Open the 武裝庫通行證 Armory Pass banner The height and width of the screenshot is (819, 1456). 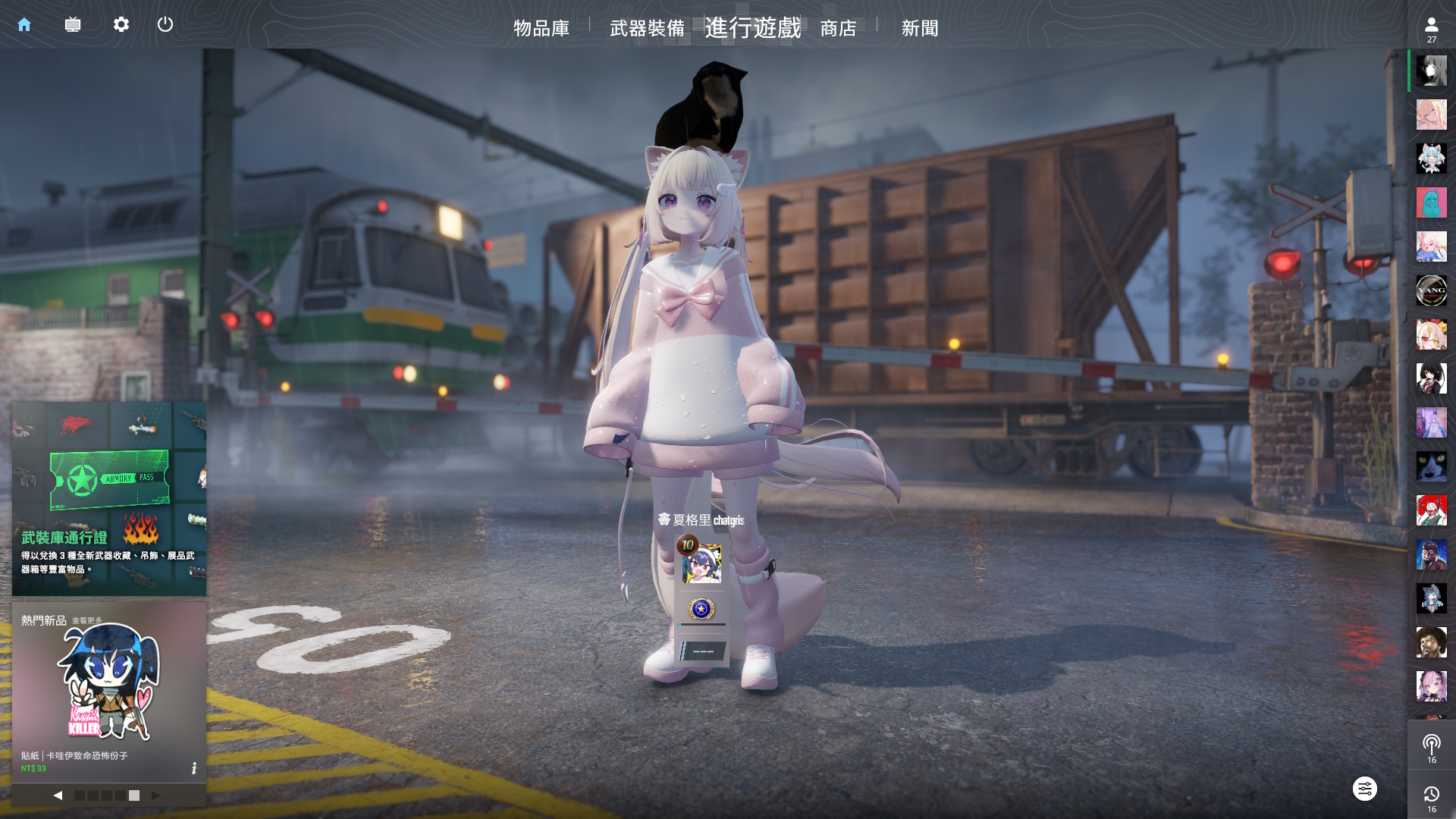coord(109,499)
